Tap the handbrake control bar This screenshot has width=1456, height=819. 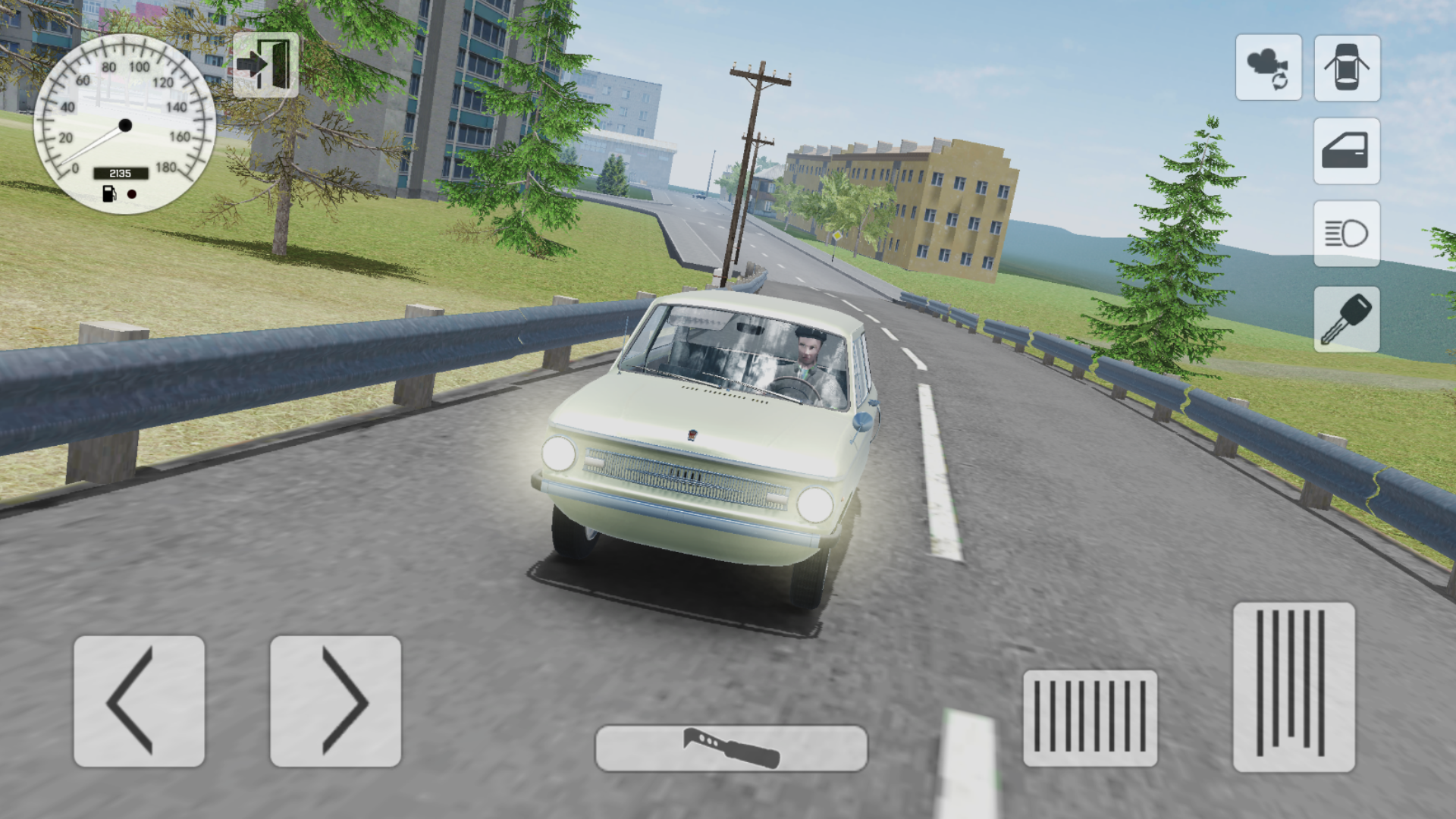[x=732, y=747]
